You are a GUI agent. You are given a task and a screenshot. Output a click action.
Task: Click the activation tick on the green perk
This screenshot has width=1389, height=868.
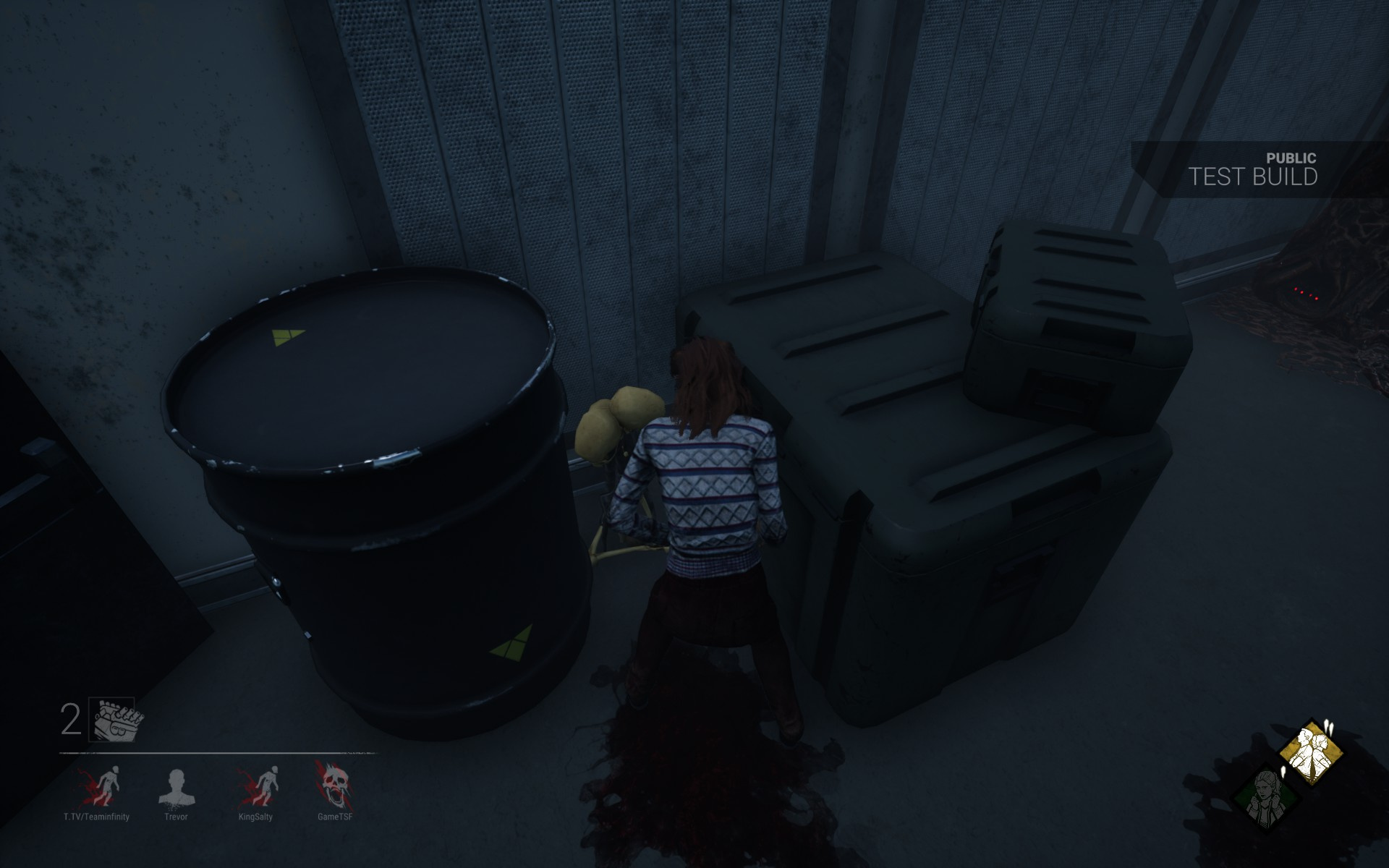[x=1283, y=773]
